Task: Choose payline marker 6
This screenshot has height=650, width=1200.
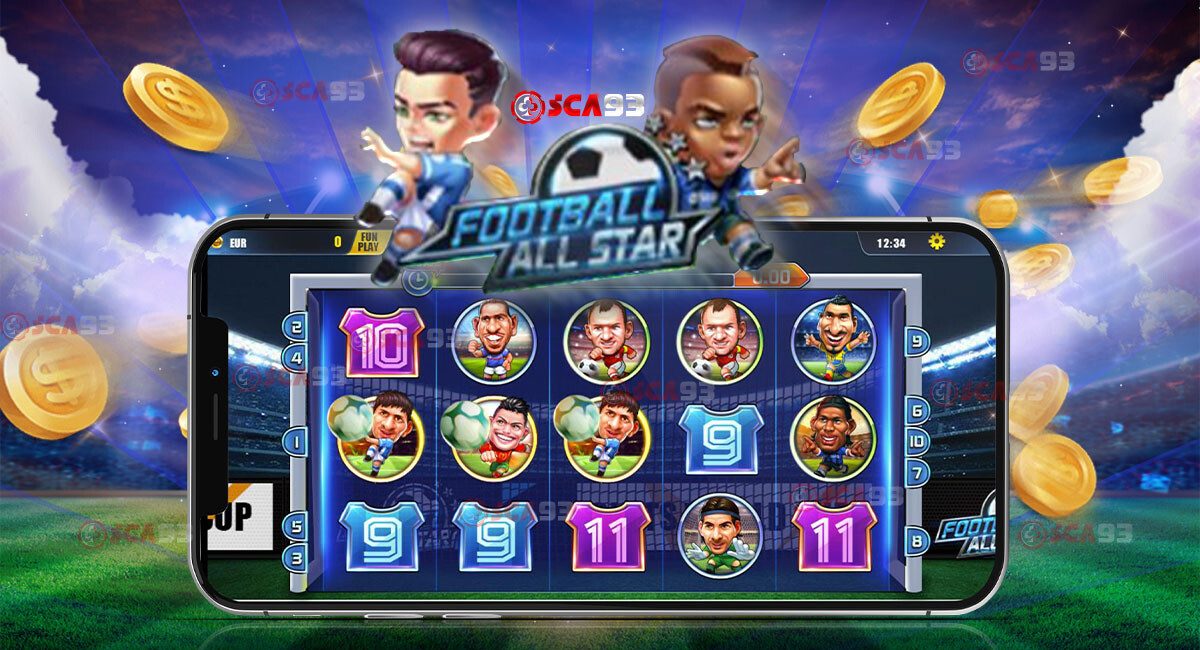Action: pos(916,410)
